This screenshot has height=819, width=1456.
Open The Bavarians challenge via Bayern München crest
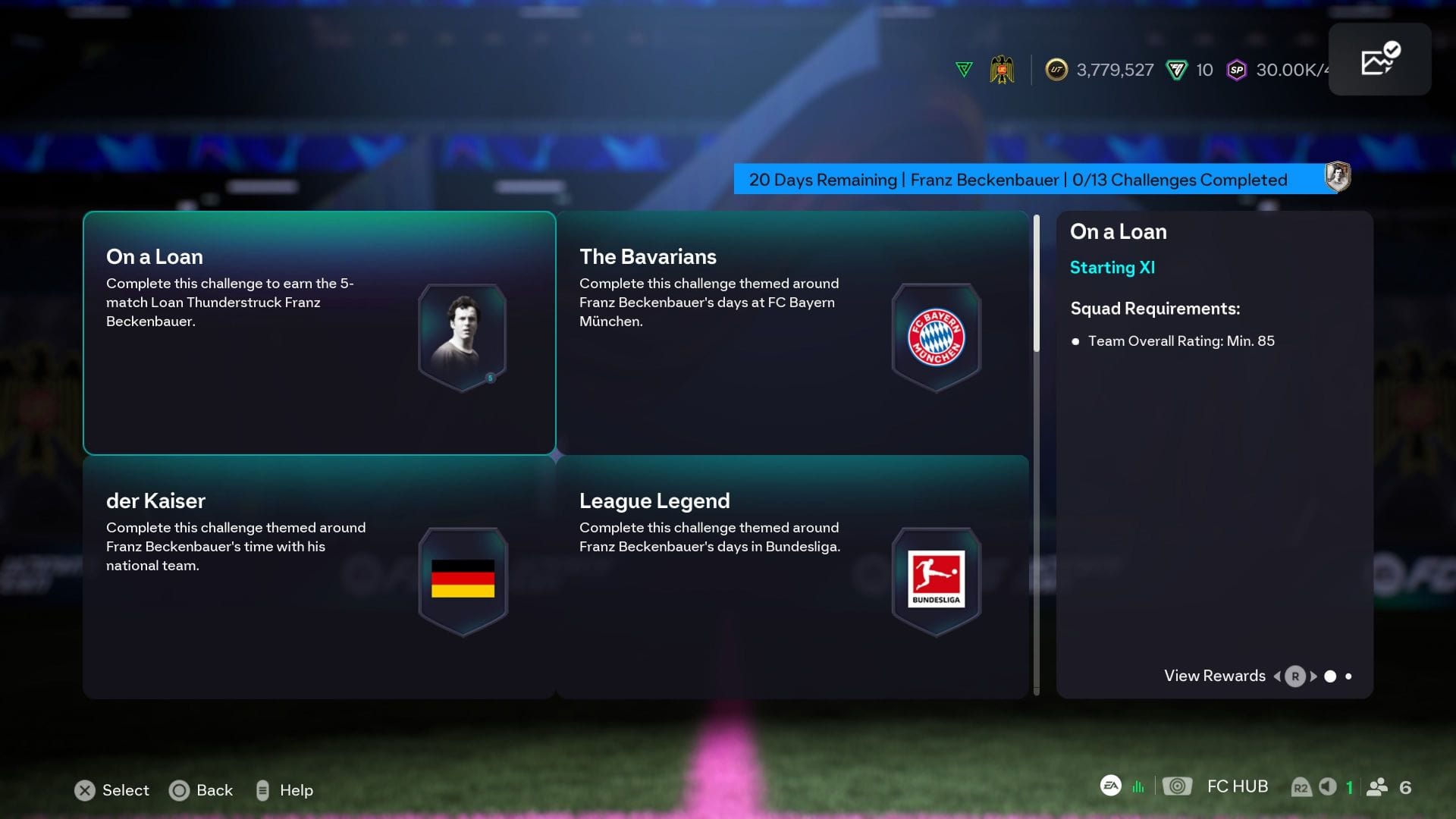coord(935,336)
